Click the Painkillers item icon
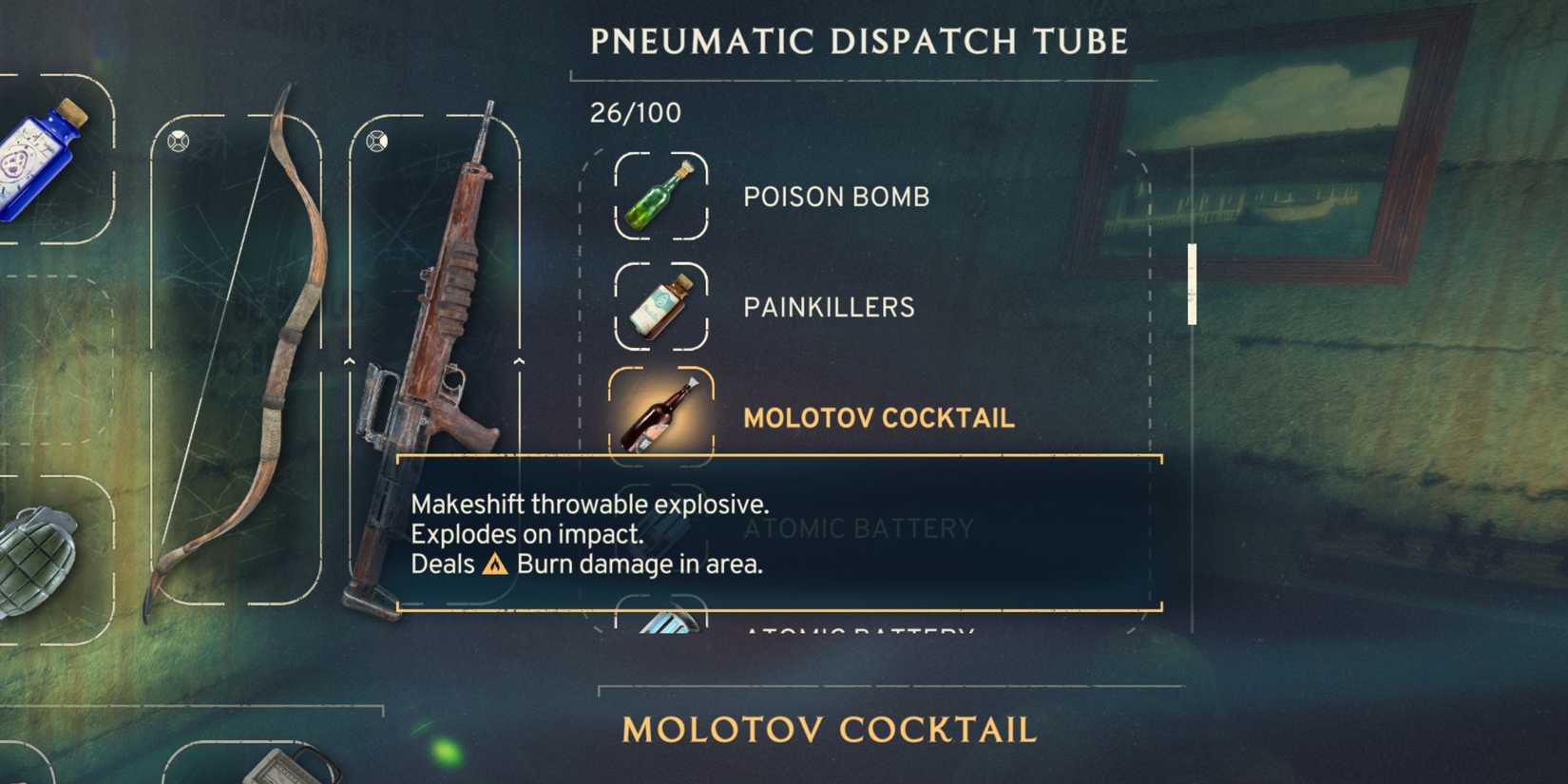The image size is (1568, 784). [662, 307]
